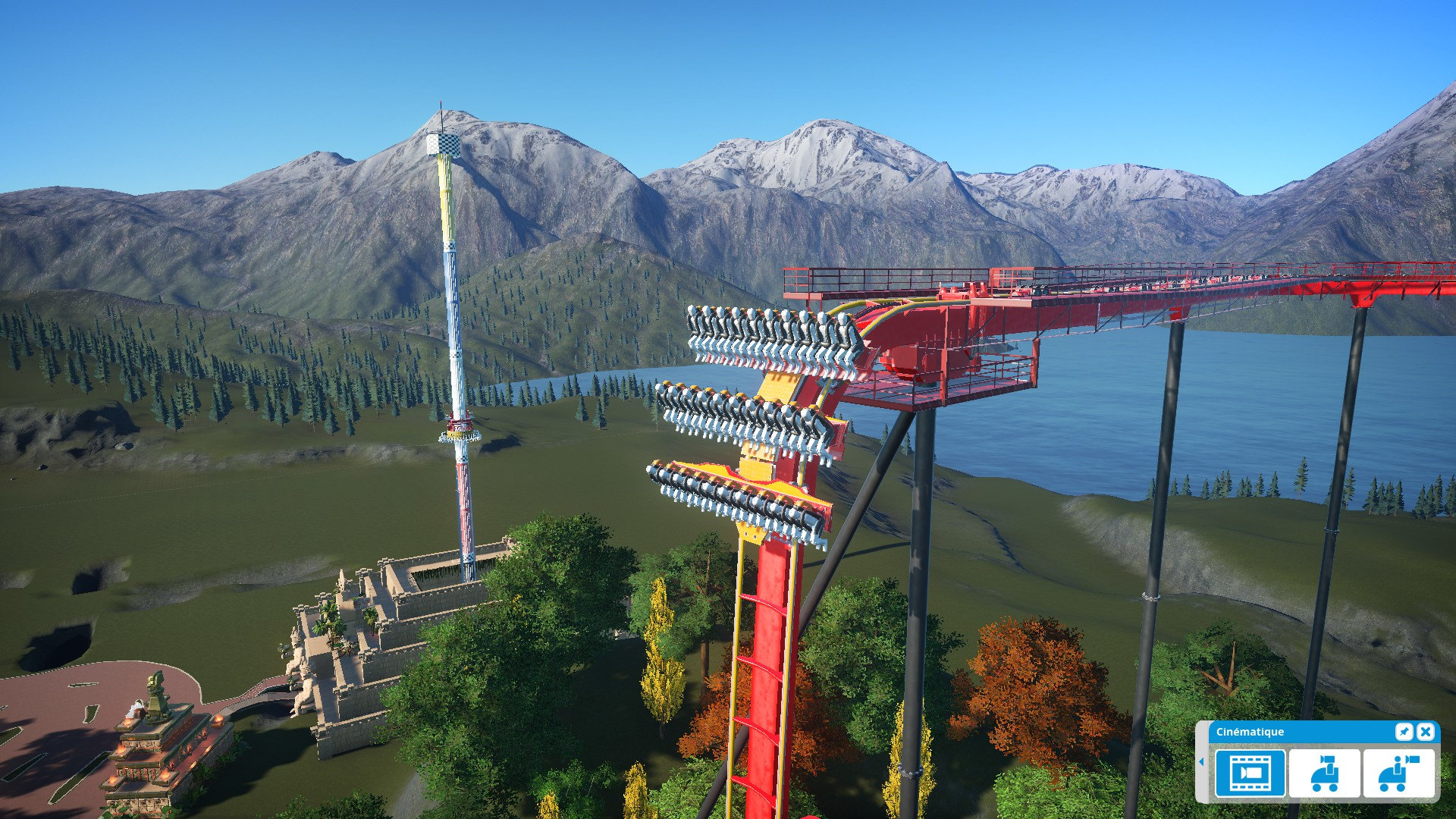1456x819 pixels.
Task: Choose the rider point-of-view camera
Action: pos(1398,773)
